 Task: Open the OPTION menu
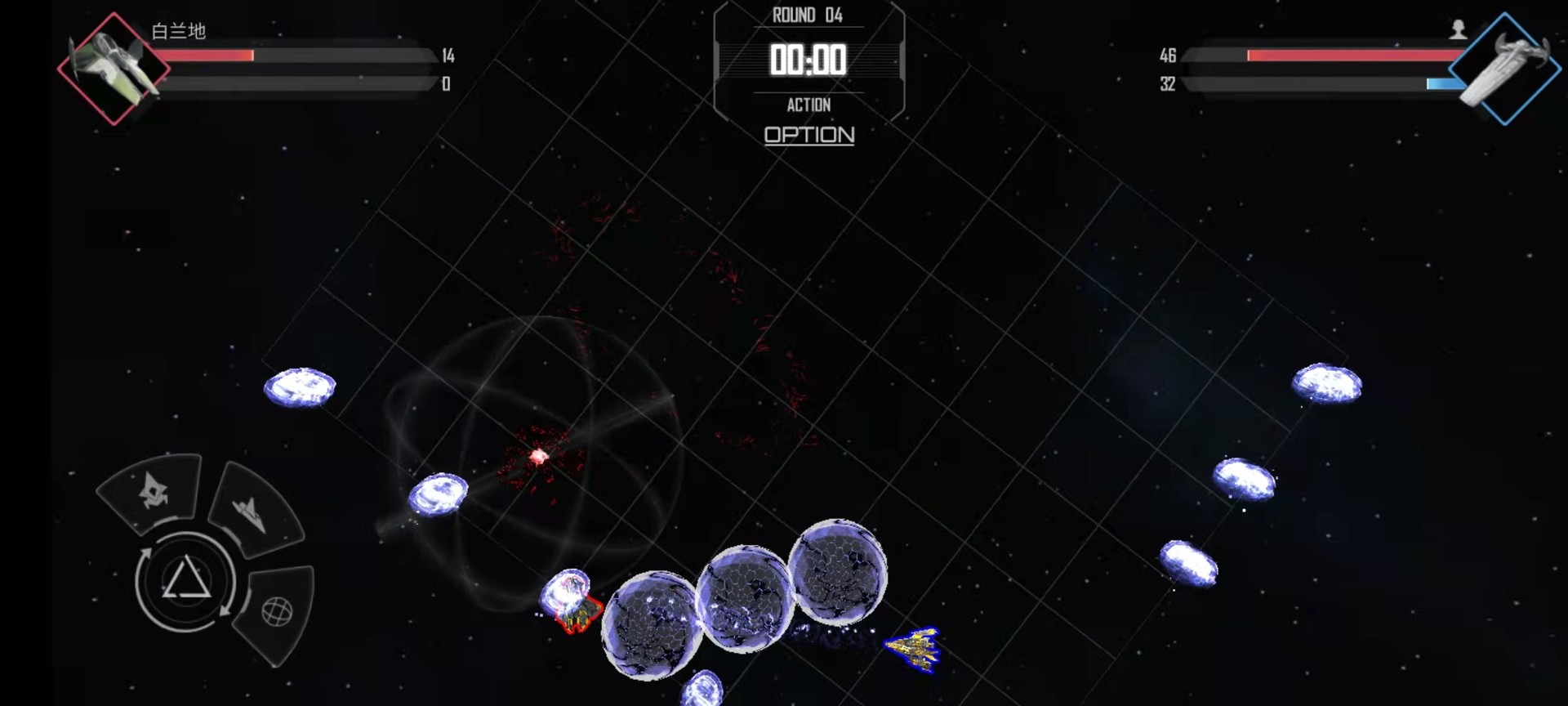coord(808,136)
